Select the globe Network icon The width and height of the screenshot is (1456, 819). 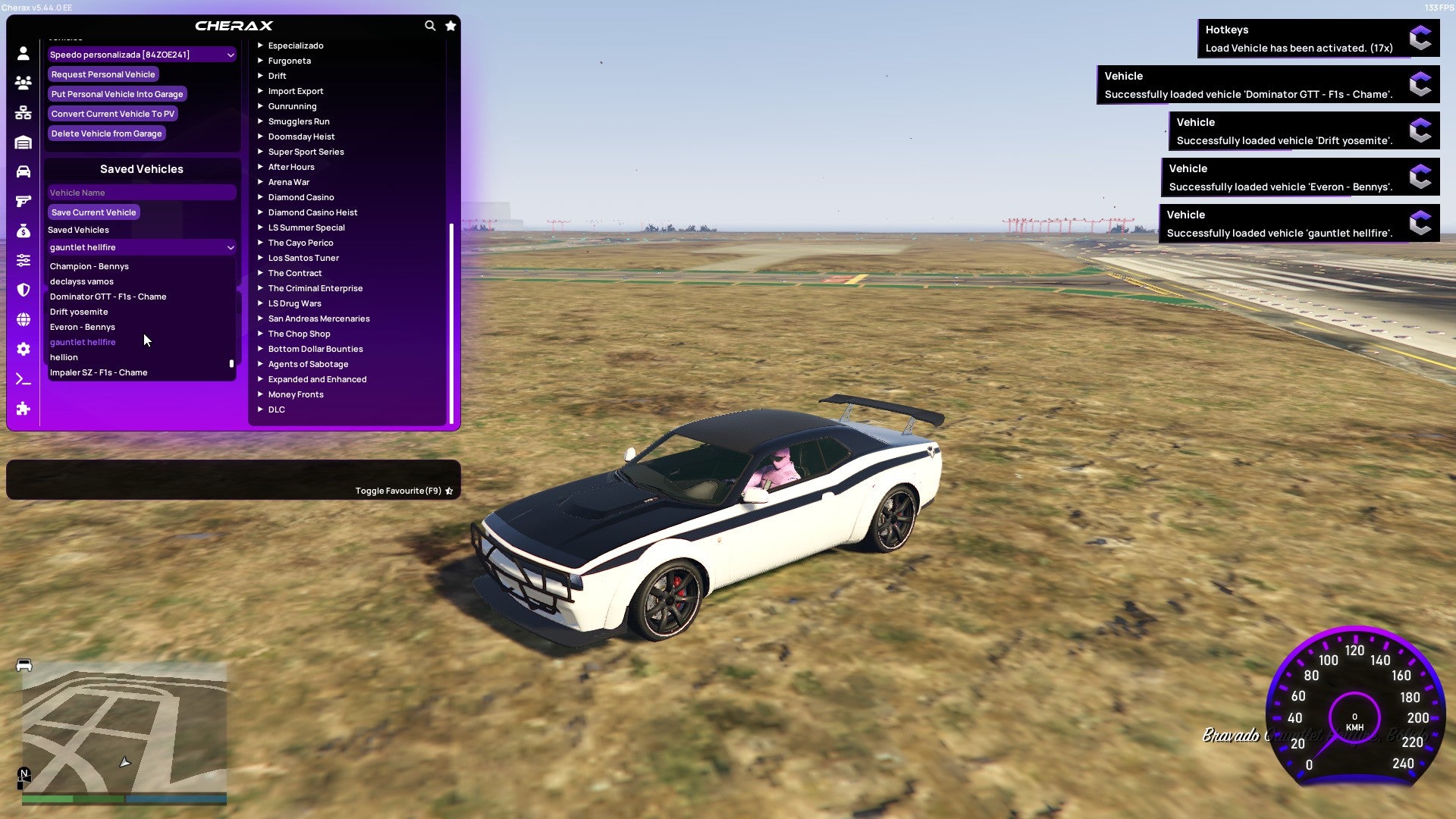(x=23, y=319)
